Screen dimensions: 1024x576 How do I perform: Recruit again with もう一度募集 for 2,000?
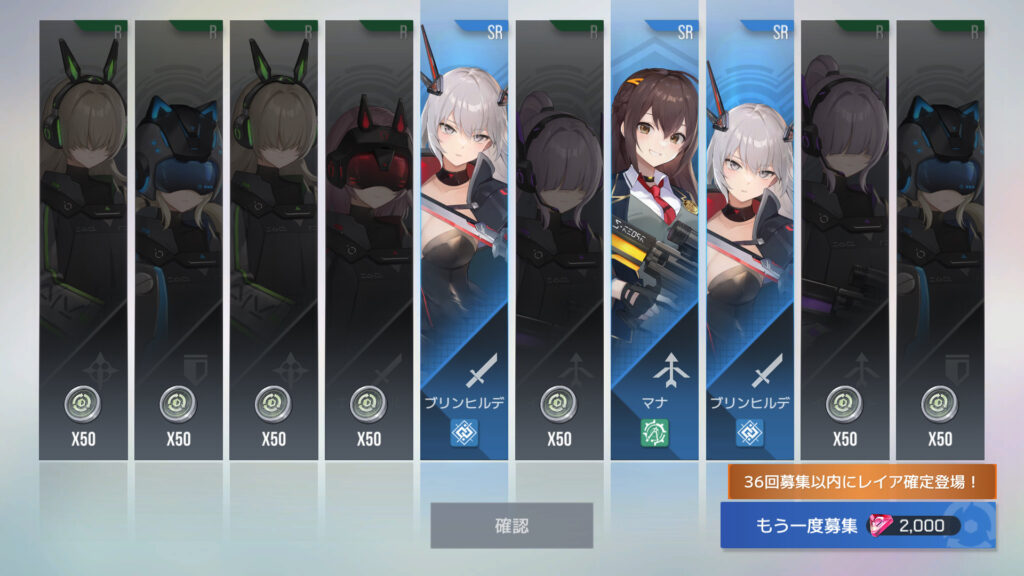(x=857, y=526)
